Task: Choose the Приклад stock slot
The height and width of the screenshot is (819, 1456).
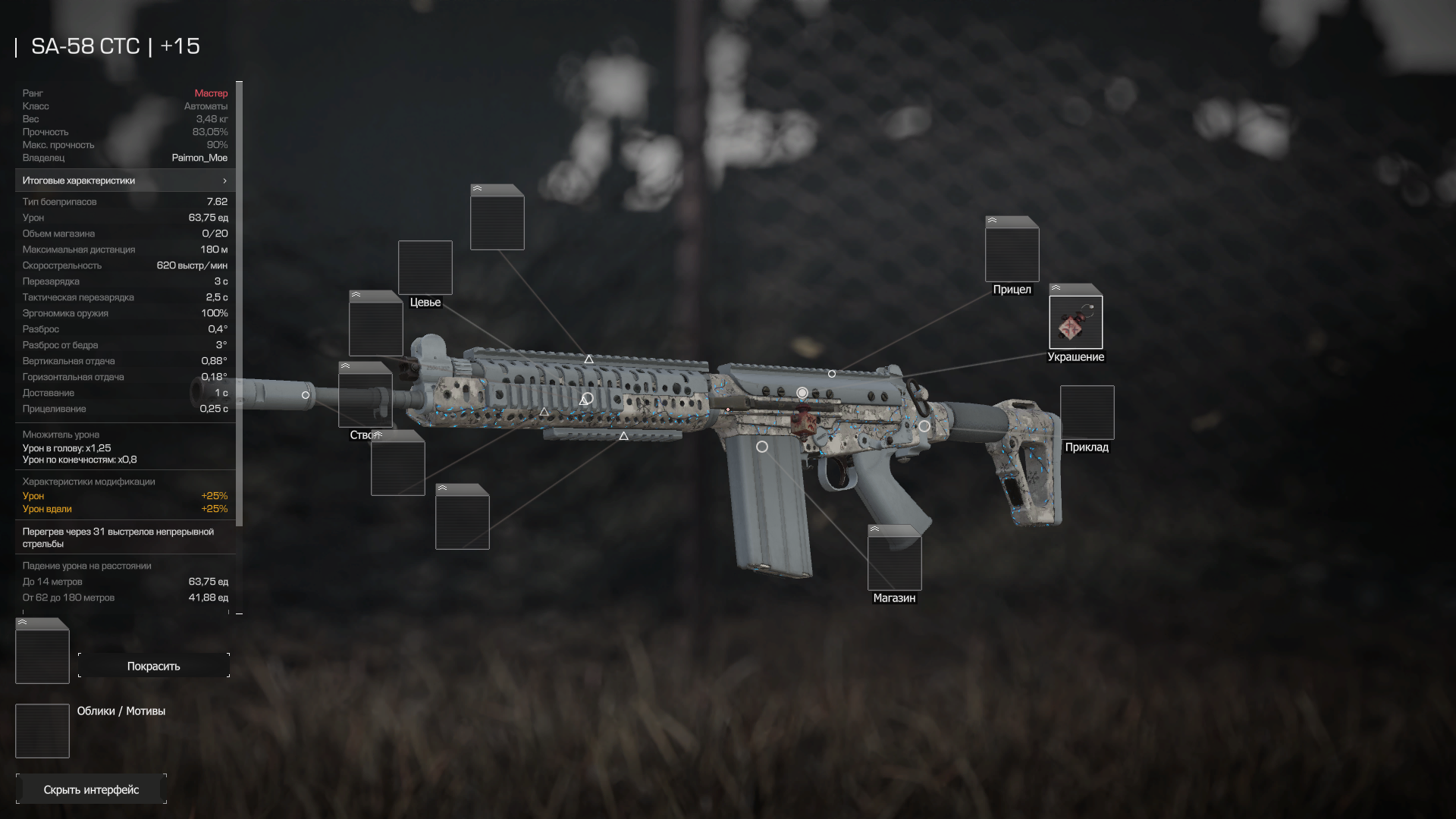Action: pyautogui.click(x=1087, y=413)
